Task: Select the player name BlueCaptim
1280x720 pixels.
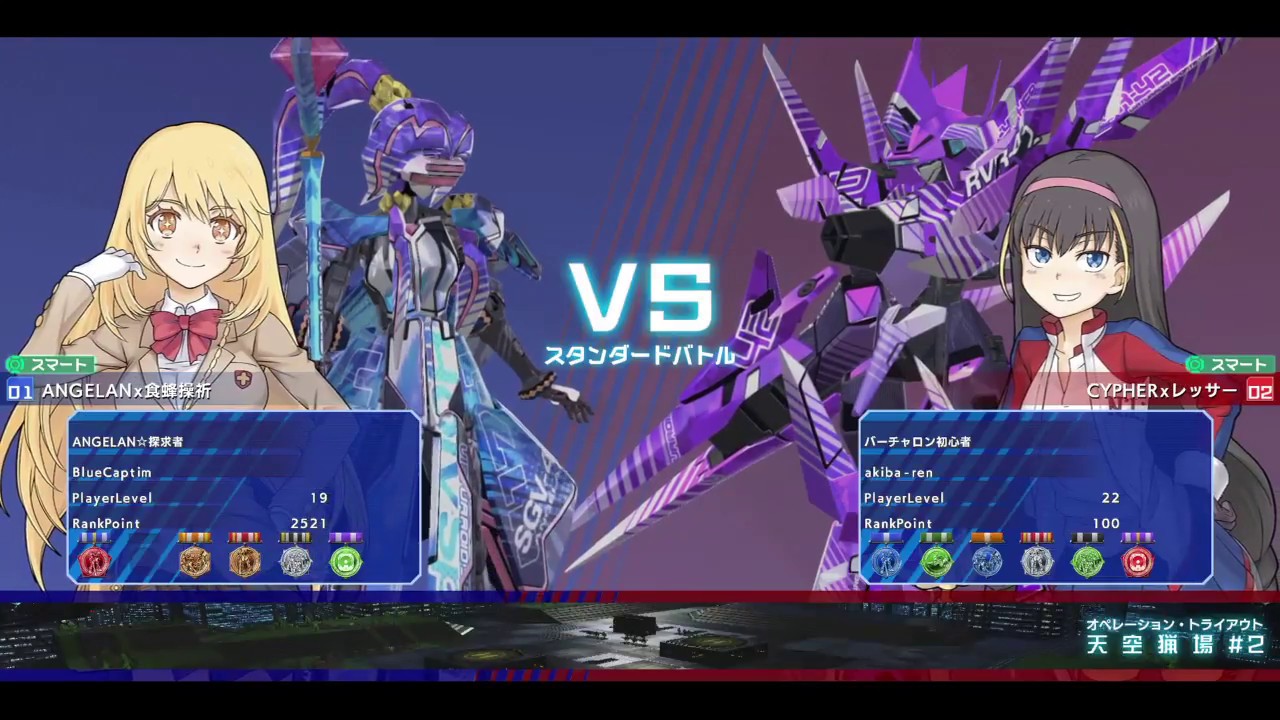Action: point(111,473)
